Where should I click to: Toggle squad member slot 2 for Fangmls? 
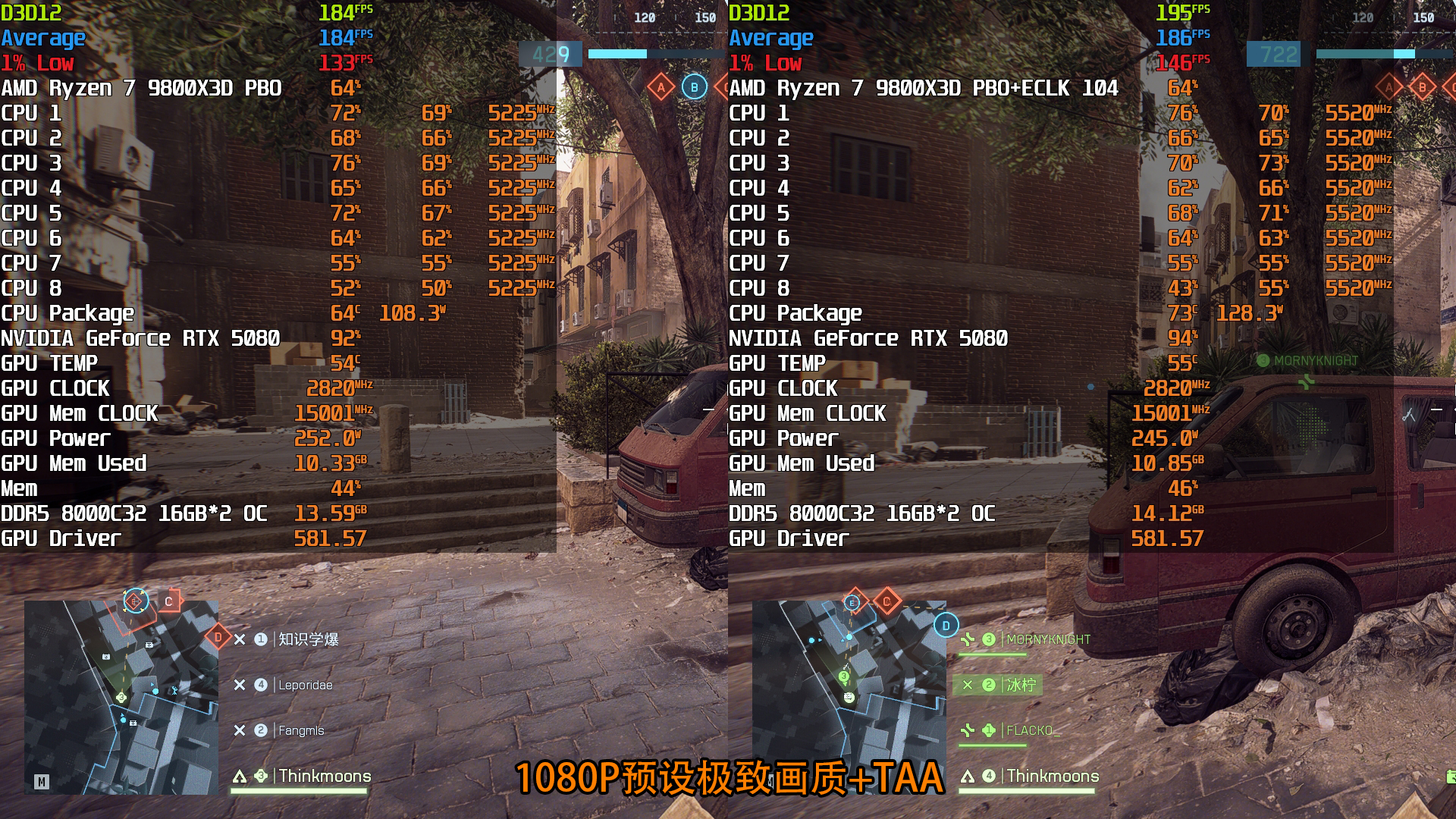click(260, 730)
